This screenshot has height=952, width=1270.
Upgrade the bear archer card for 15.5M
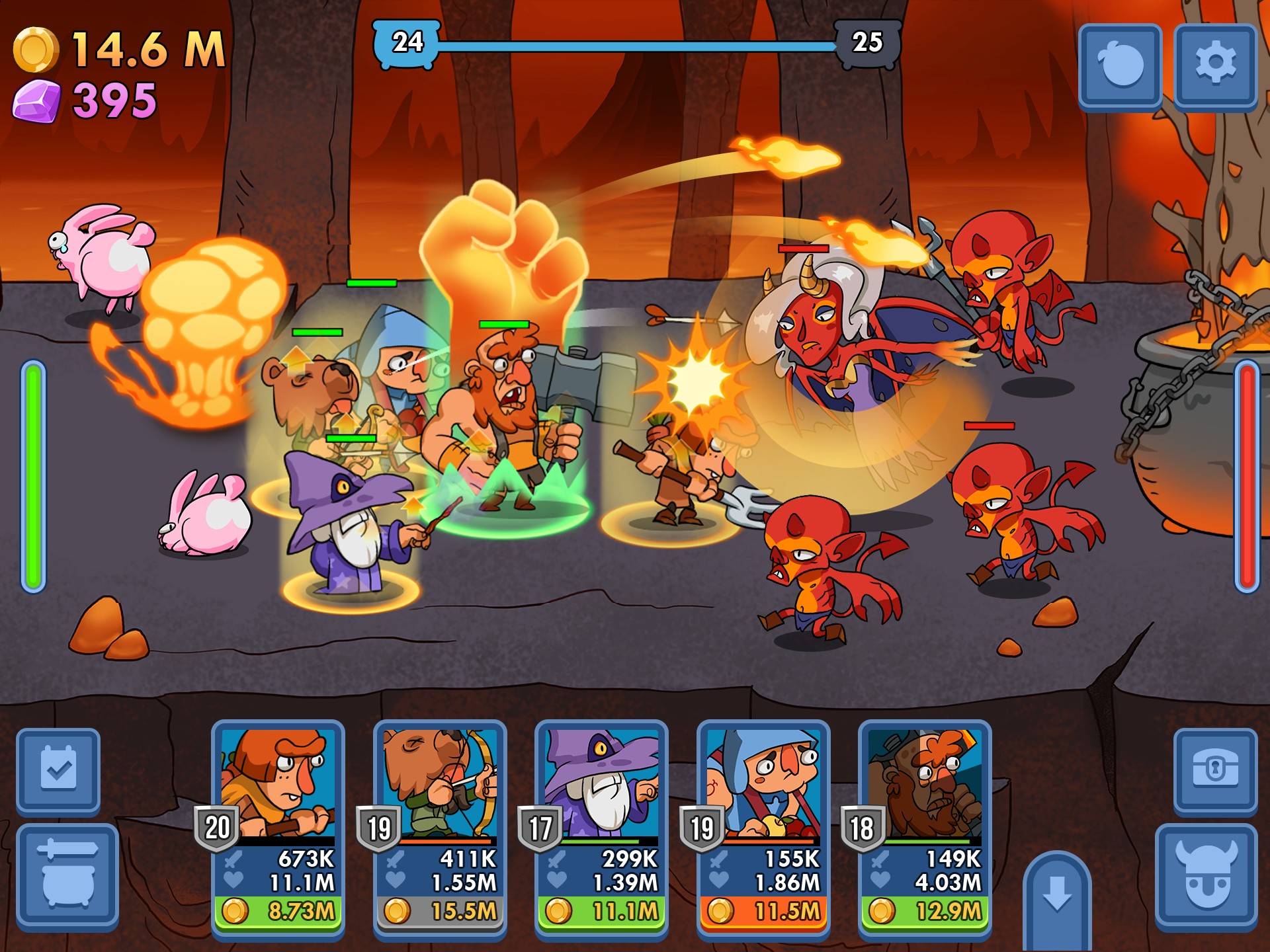click(x=440, y=911)
